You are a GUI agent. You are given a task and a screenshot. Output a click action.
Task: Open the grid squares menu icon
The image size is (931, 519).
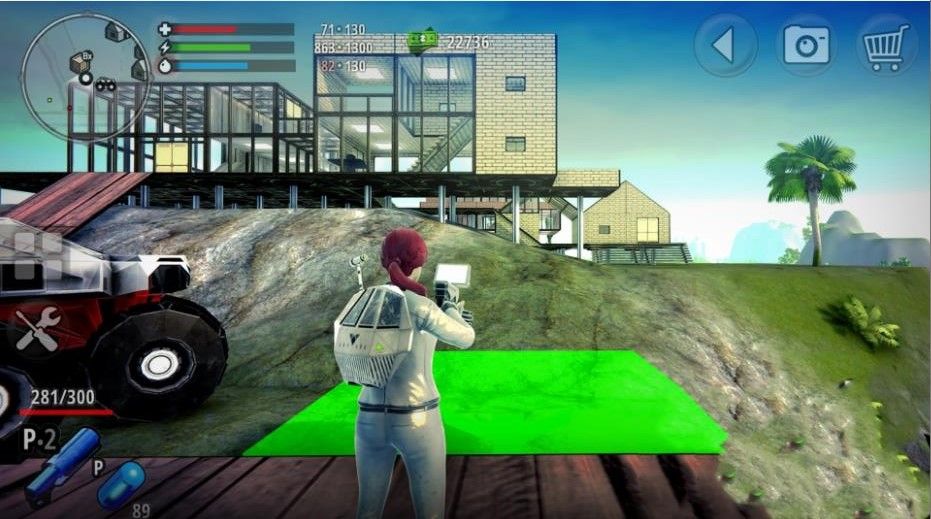point(37,255)
